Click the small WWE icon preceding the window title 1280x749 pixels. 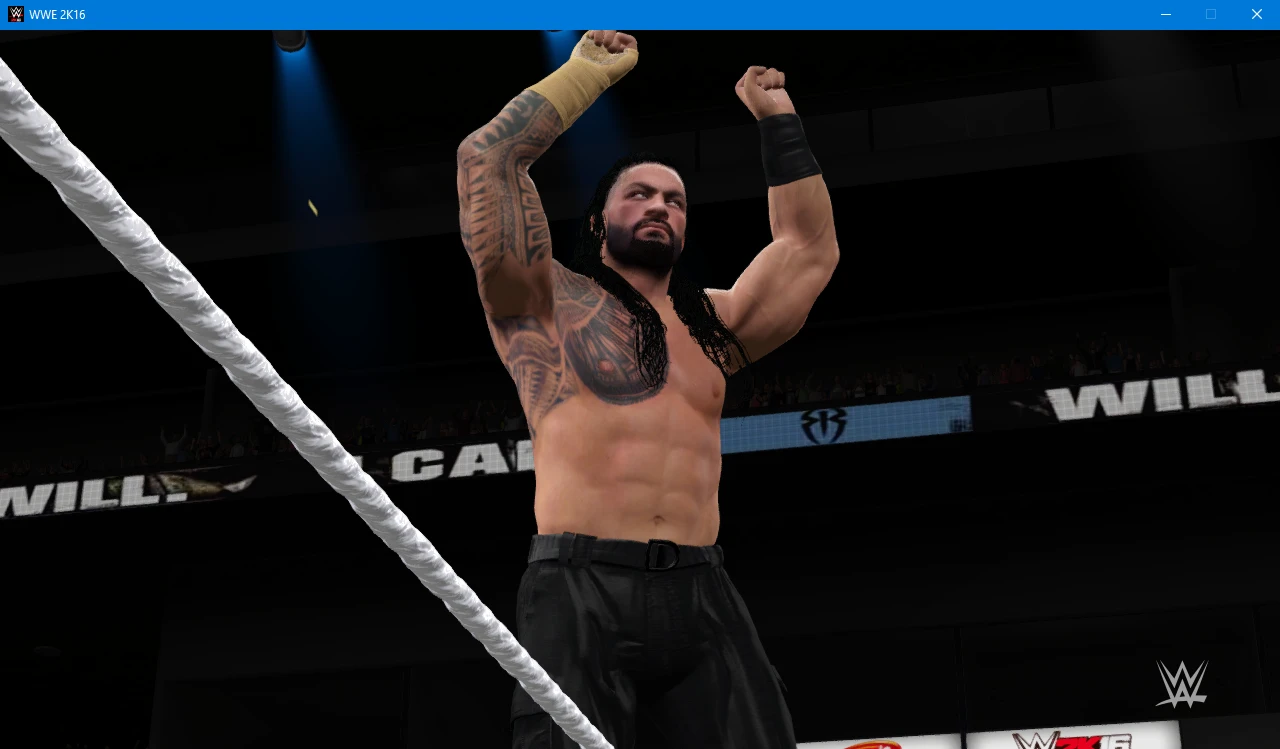pos(16,14)
